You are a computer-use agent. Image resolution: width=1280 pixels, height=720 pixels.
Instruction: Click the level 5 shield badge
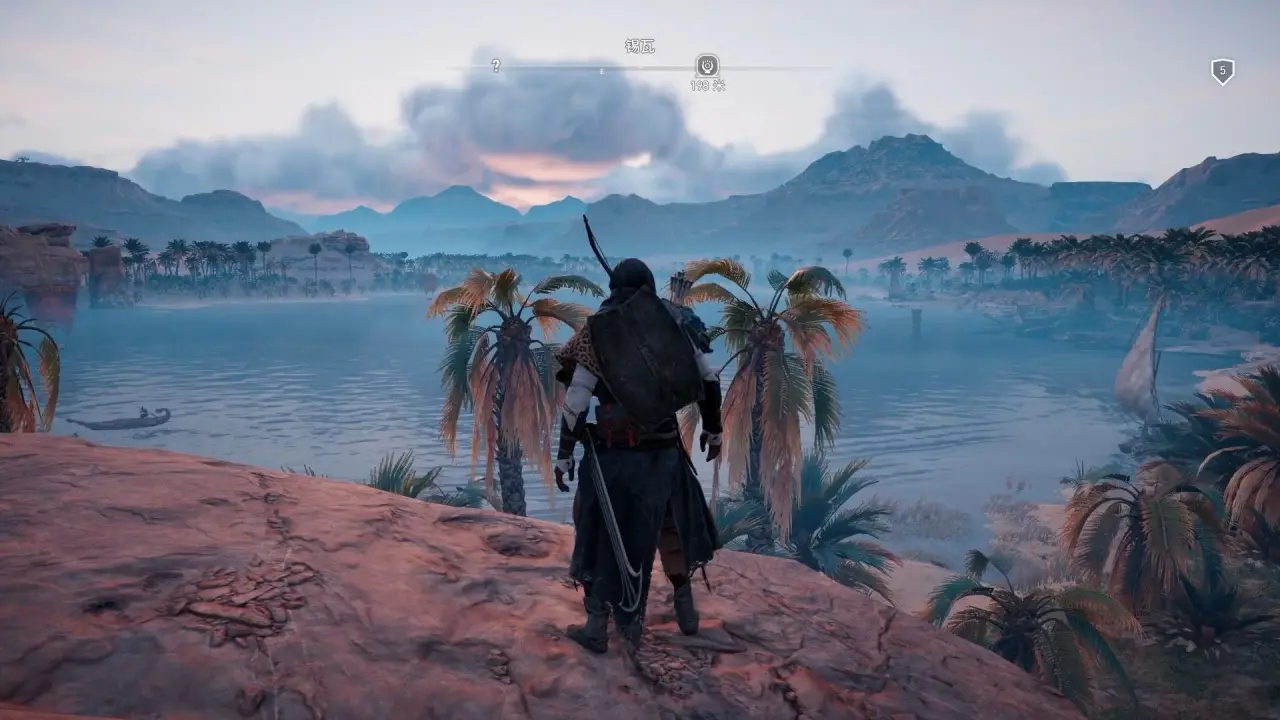pos(1222,71)
